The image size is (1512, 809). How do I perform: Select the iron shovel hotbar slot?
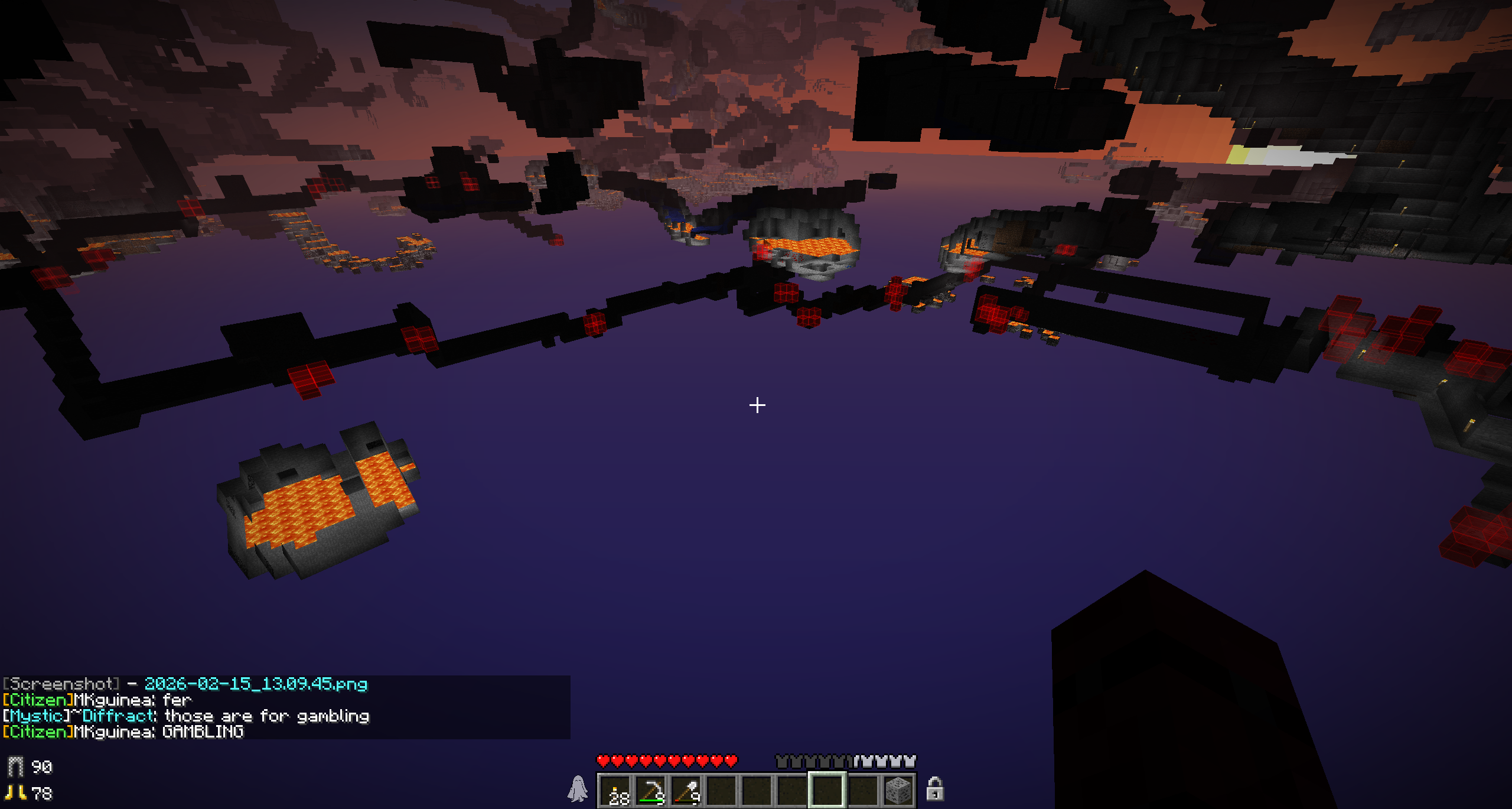[686, 790]
